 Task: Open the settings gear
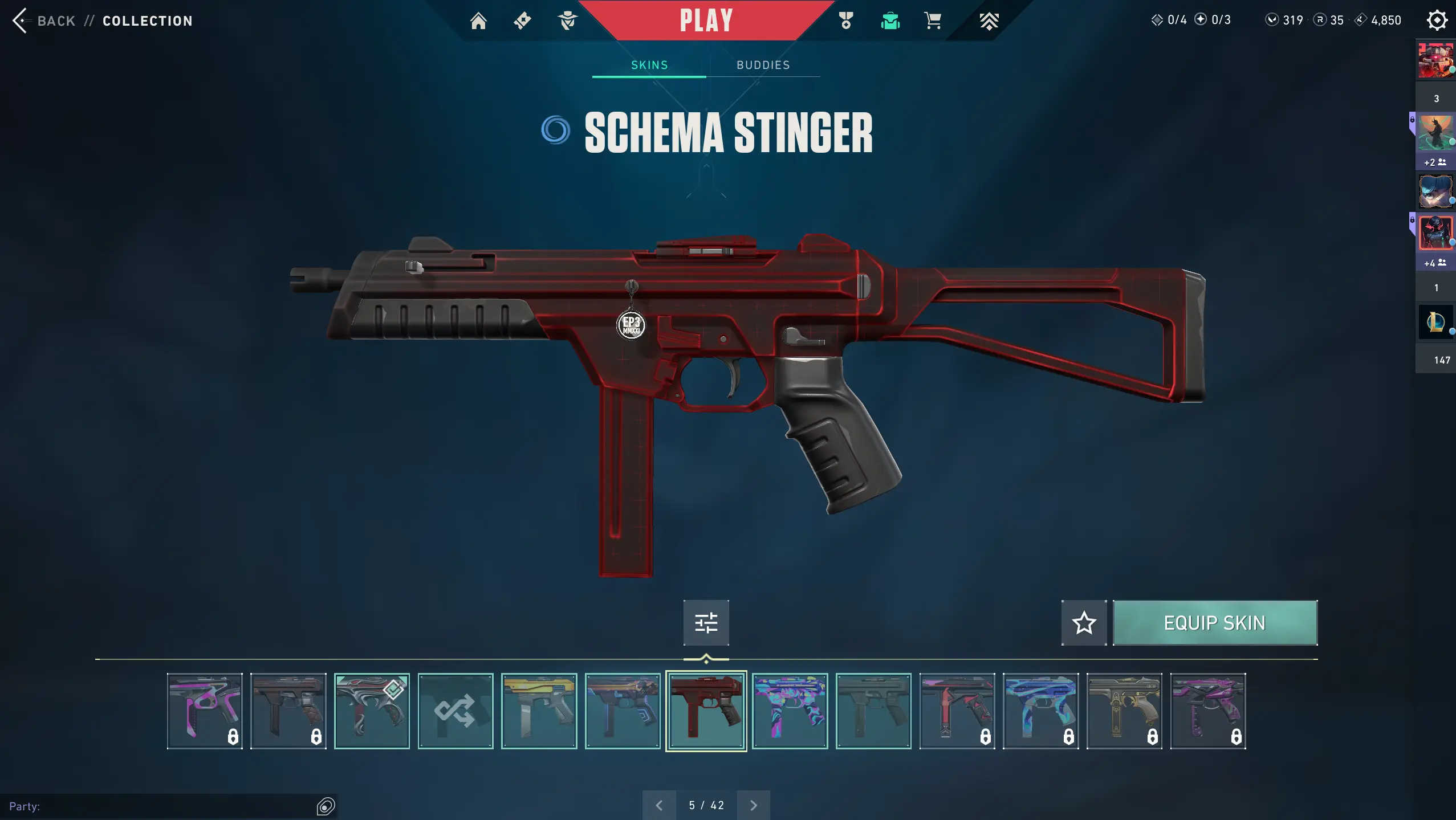pos(1437,21)
